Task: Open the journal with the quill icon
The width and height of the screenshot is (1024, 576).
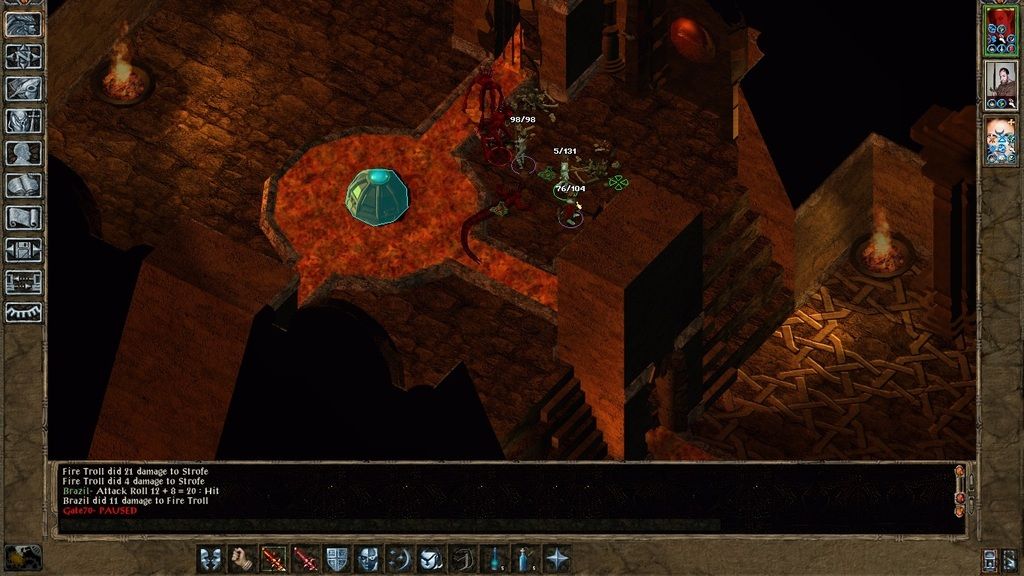Action: click(23, 89)
